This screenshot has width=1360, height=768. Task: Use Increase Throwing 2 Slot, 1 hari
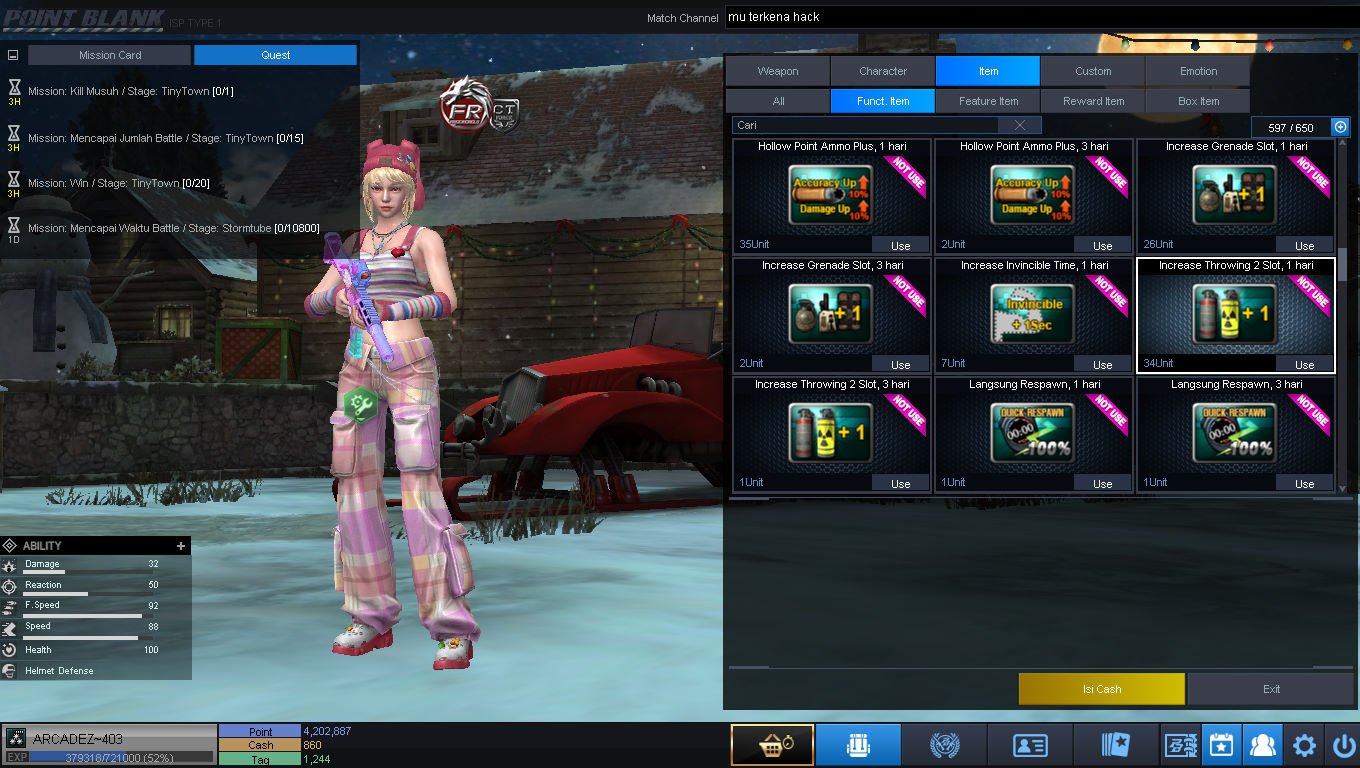(1304, 364)
